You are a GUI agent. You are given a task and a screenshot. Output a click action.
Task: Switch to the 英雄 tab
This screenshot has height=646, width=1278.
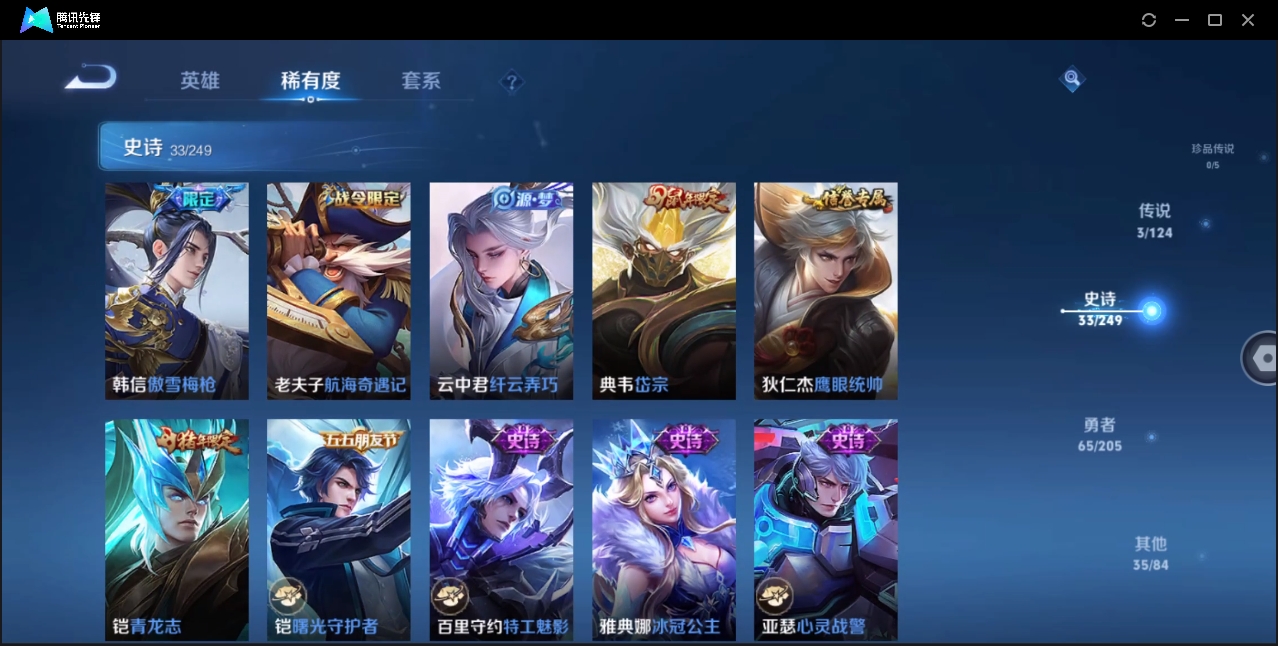click(200, 81)
